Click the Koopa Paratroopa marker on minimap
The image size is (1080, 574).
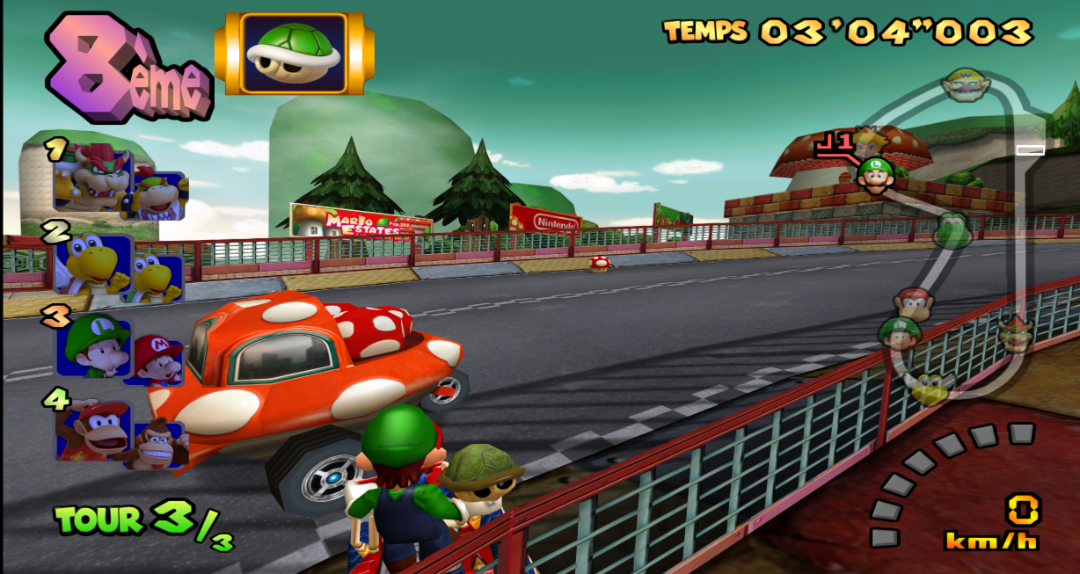pos(931,386)
